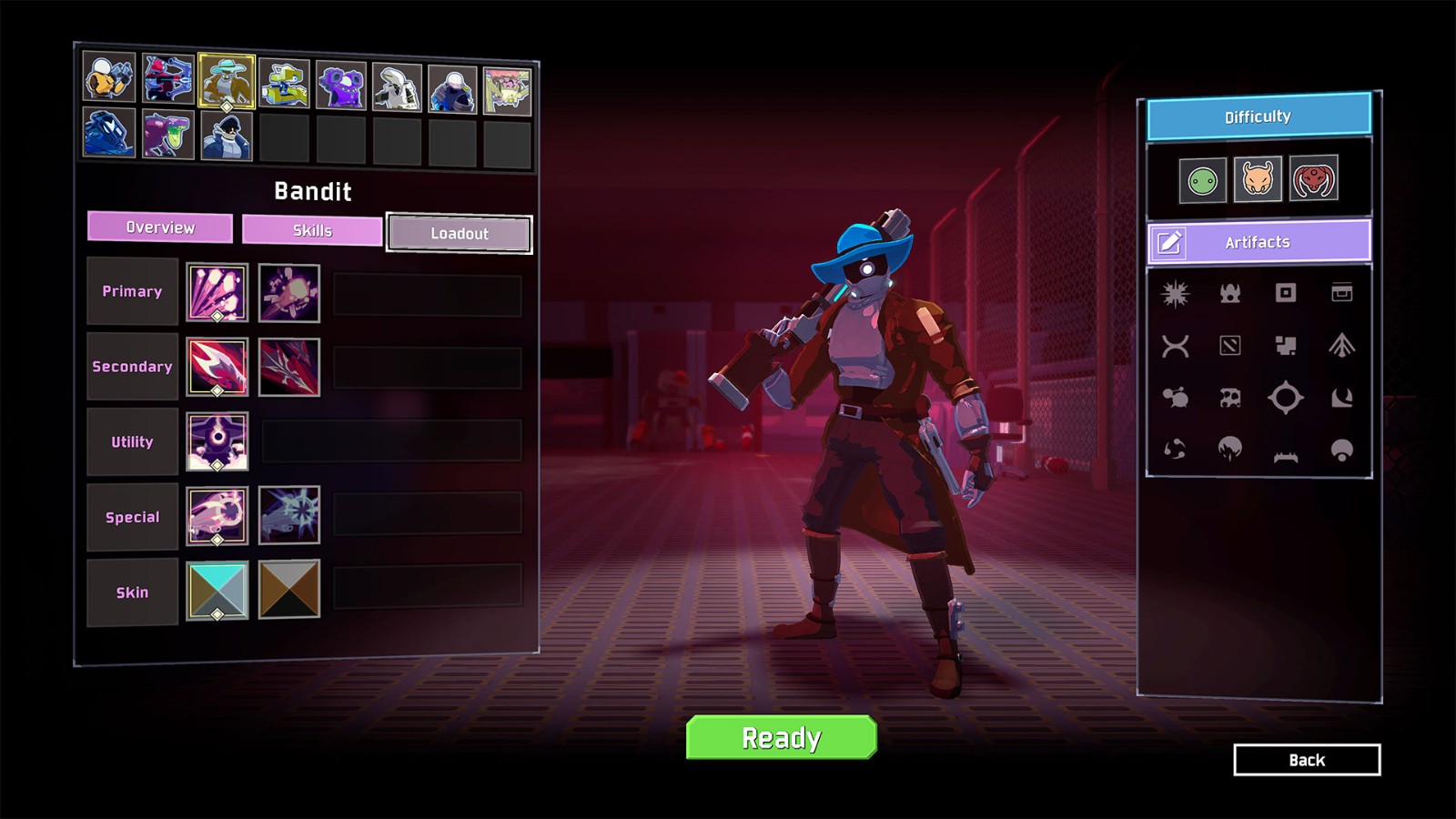Go back using the Back button

tap(1306, 760)
